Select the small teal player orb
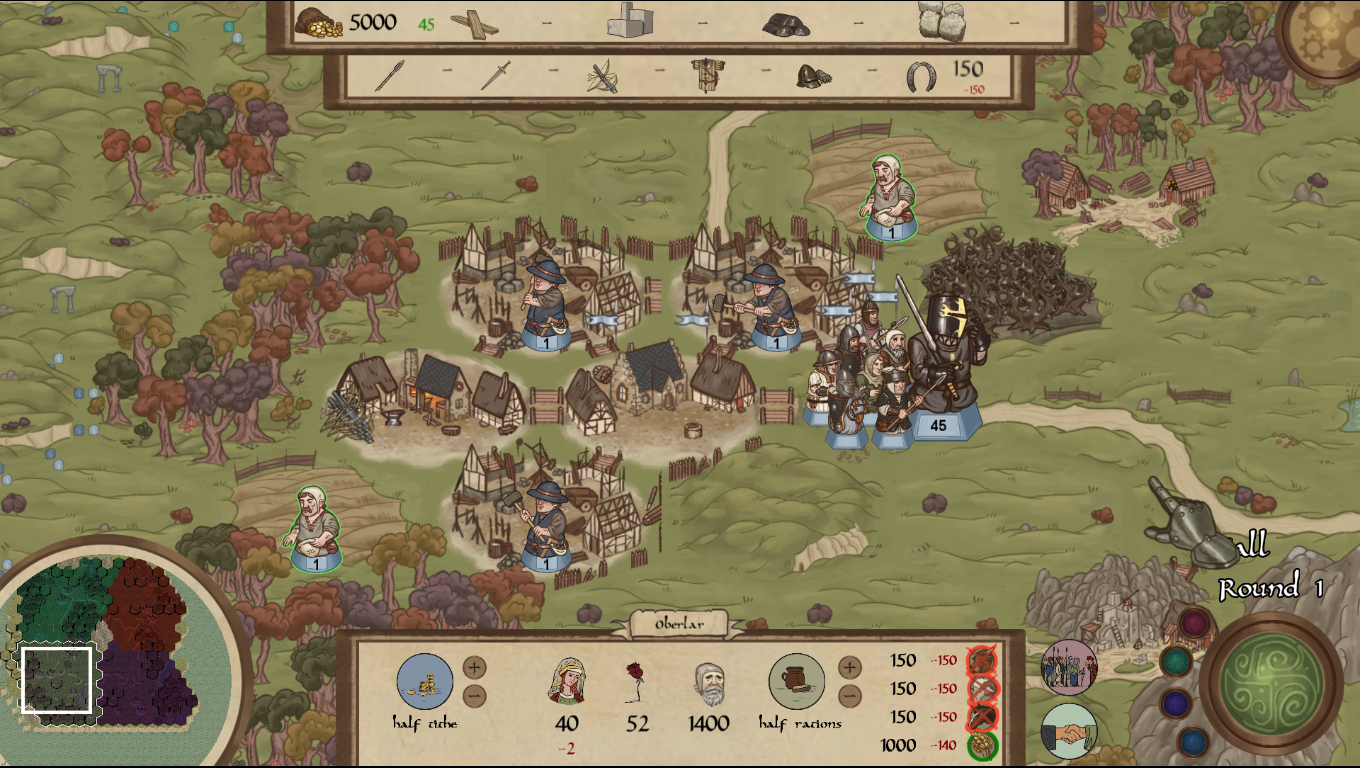Viewport: 1360px width, 768px height. (x=1176, y=661)
